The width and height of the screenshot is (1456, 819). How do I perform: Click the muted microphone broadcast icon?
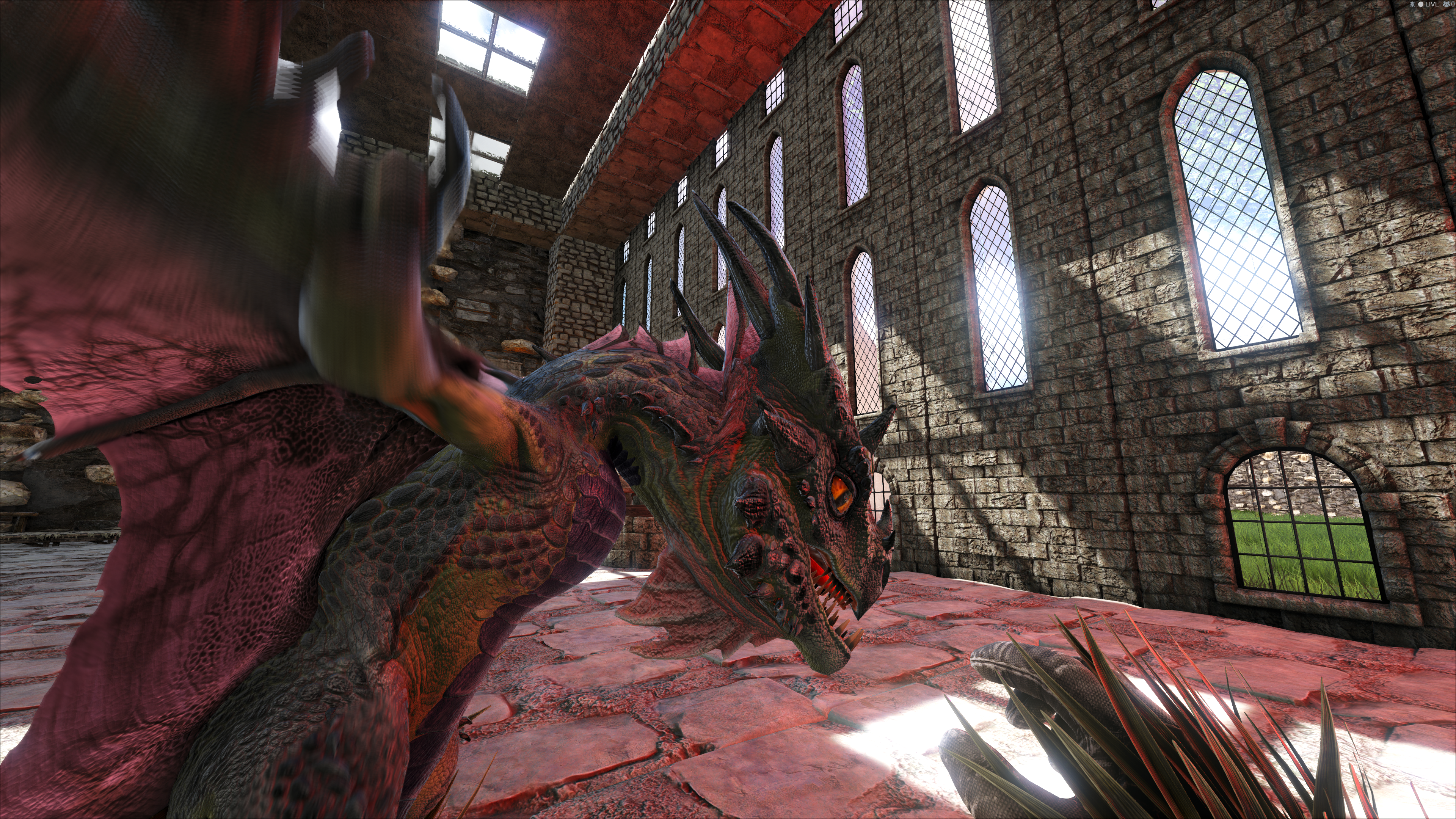[1413, 5]
